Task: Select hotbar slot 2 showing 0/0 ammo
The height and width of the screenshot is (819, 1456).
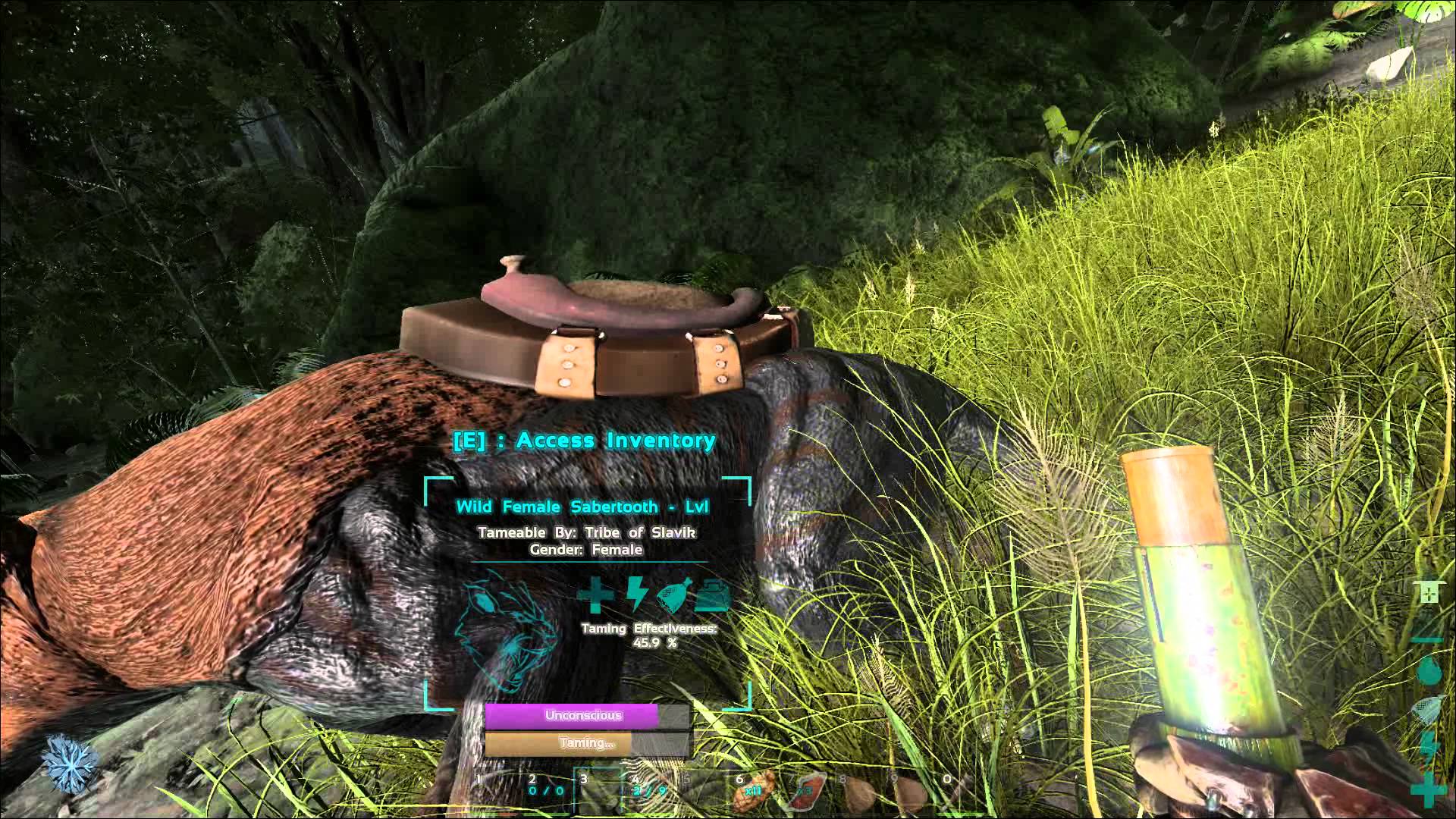Action: point(544,789)
